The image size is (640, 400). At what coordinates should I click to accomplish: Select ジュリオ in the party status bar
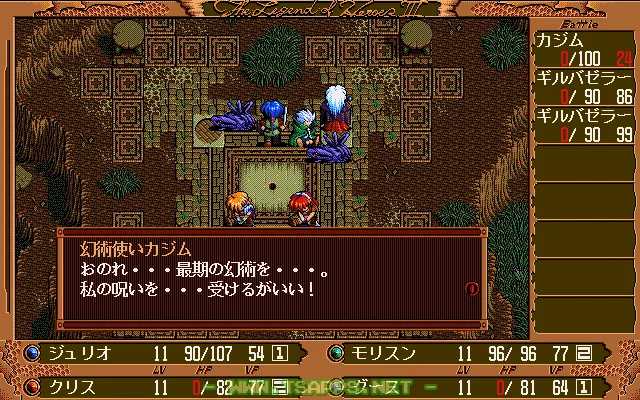tap(77, 353)
